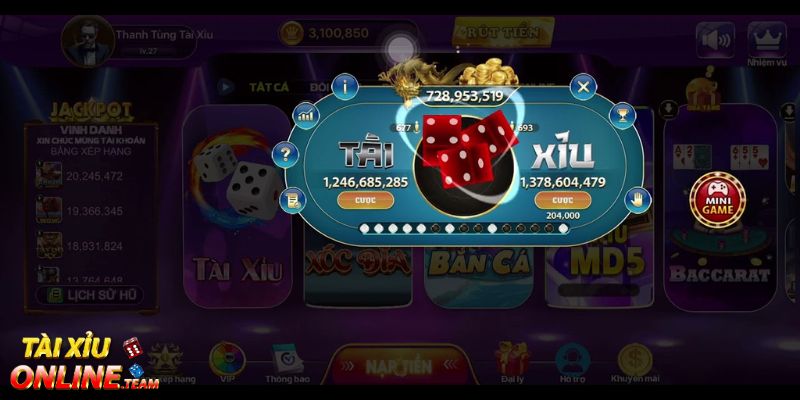Open the bar chart statistics icon
The width and height of the screenshot is (800, 400).
point(306,116)
